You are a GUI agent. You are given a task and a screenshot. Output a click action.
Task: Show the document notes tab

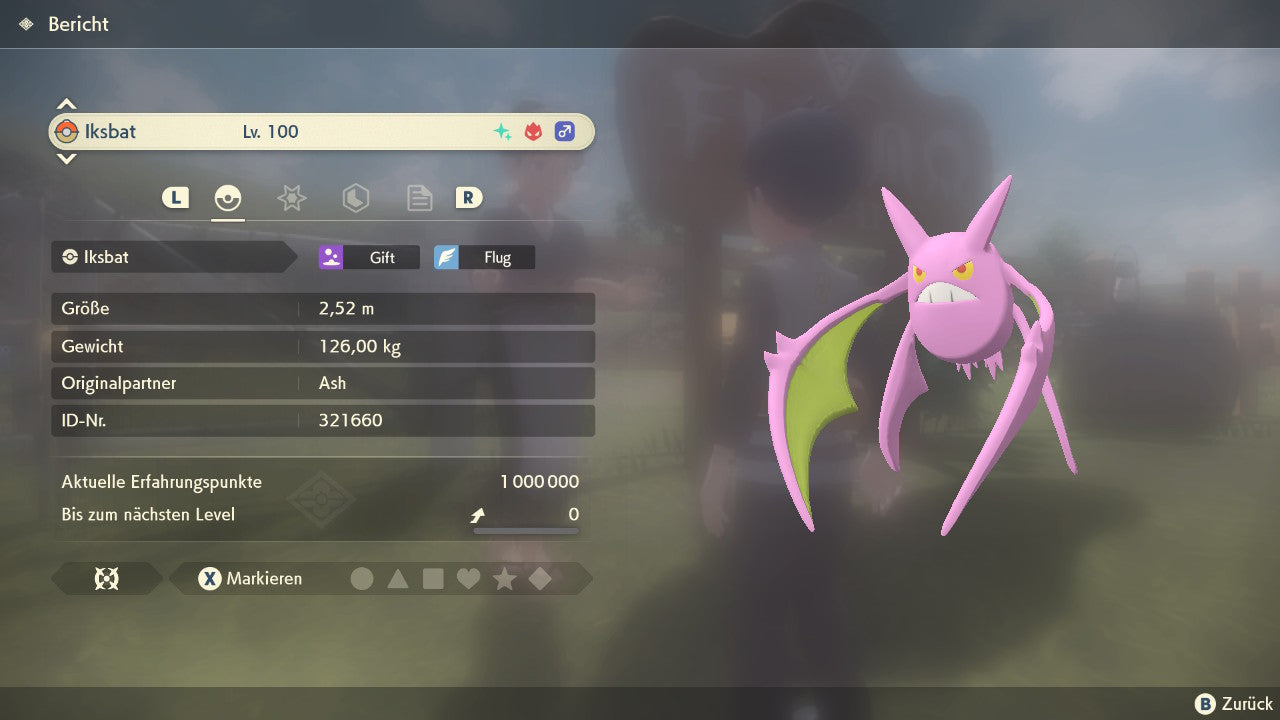pos(419,198)
